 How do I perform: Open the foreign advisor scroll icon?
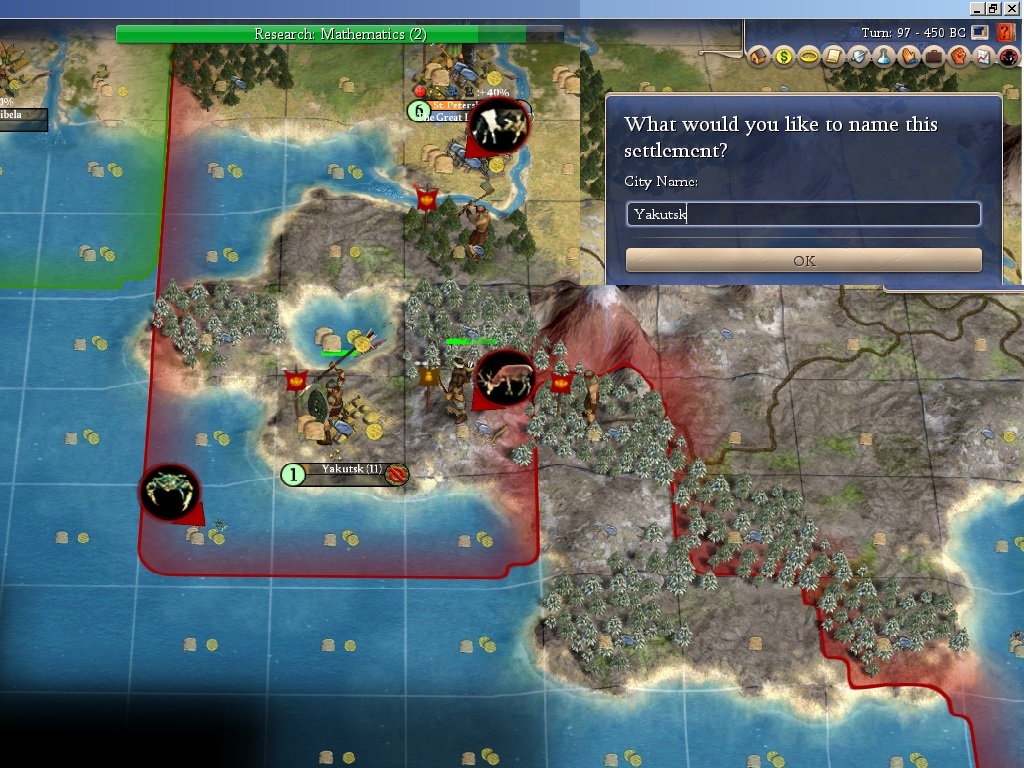[834, 57]
